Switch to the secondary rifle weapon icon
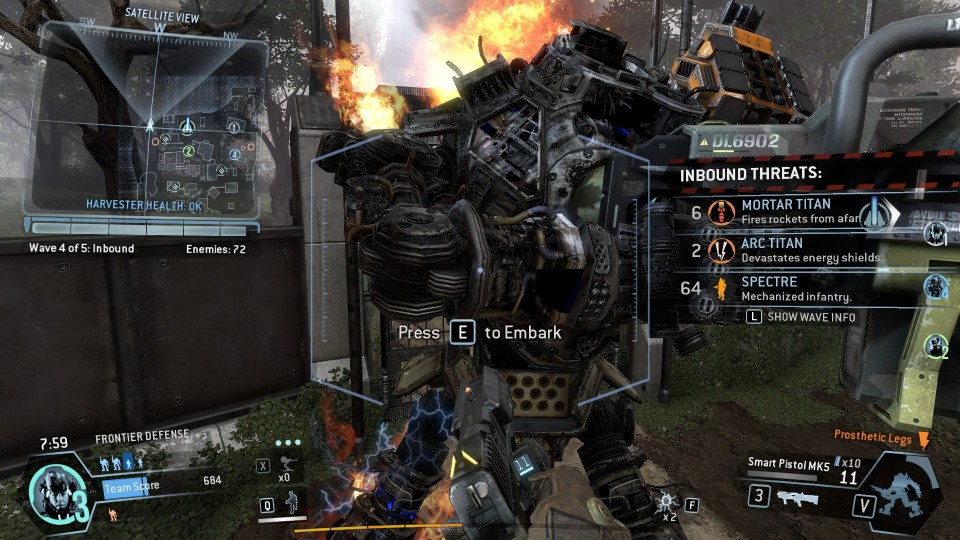Viewport: 960px width, 540px height. click(797, 498)
